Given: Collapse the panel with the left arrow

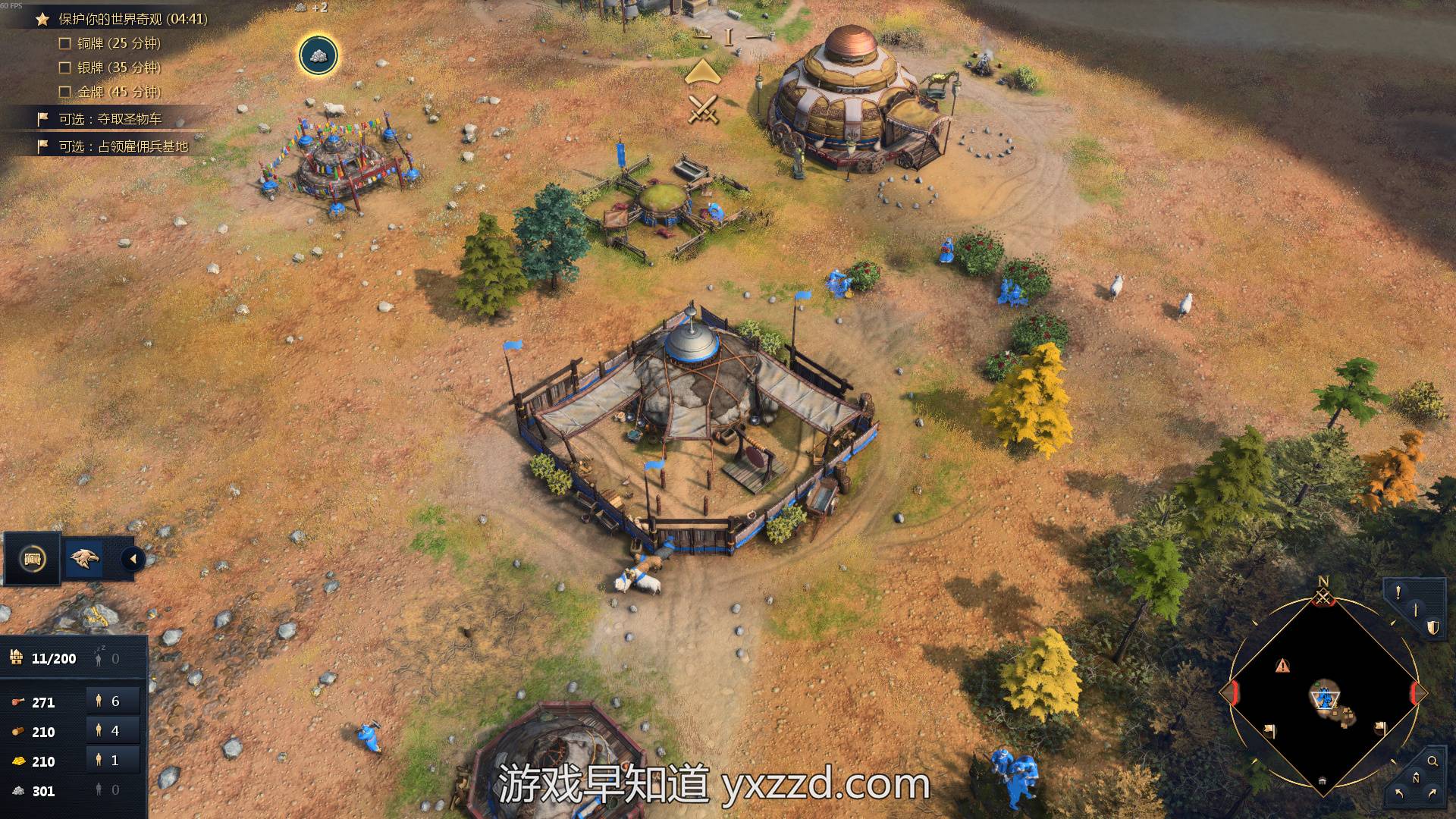Looking at the screenshot, I should 133,560.
